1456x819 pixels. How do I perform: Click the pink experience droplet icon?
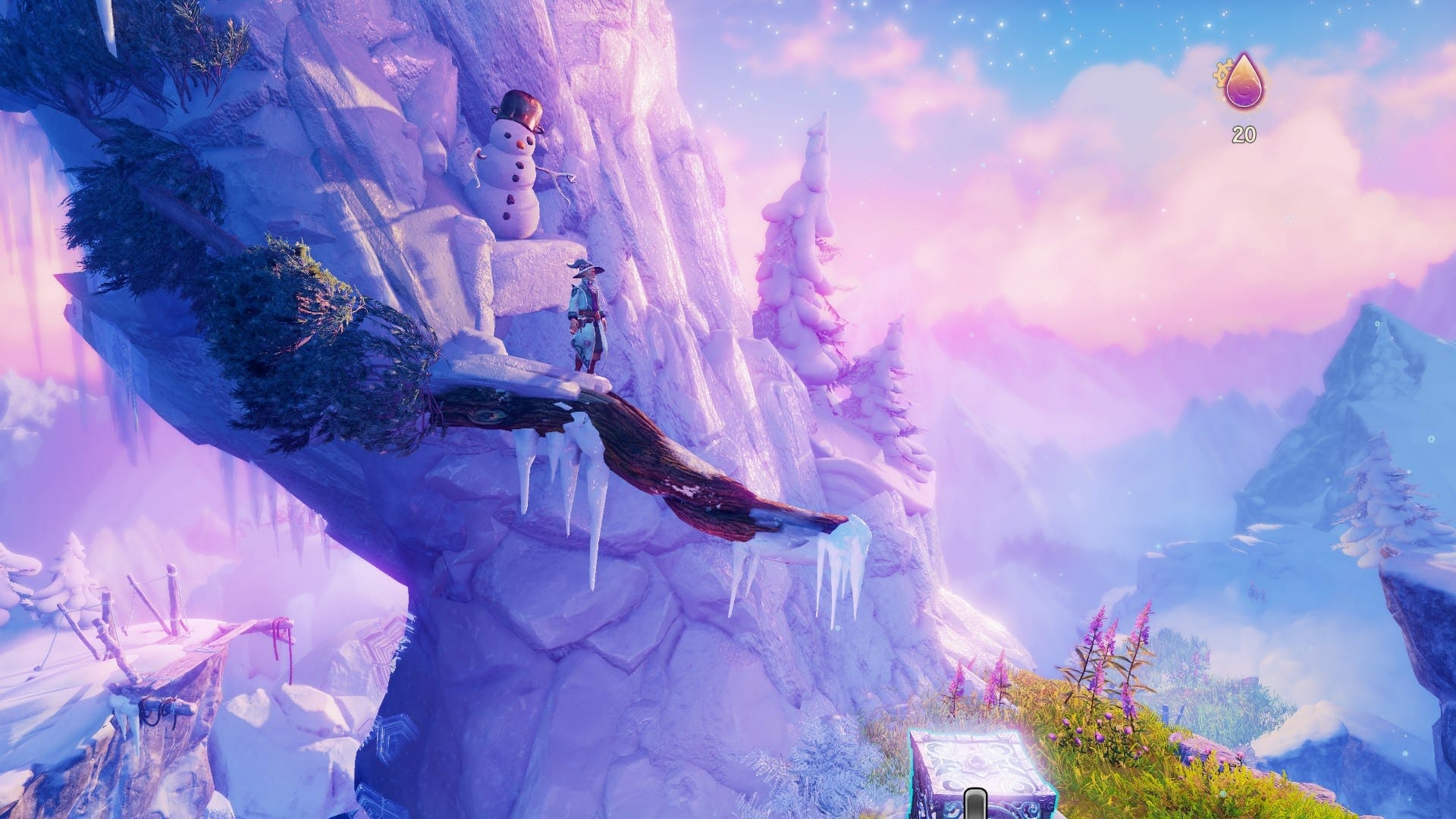1244,84
